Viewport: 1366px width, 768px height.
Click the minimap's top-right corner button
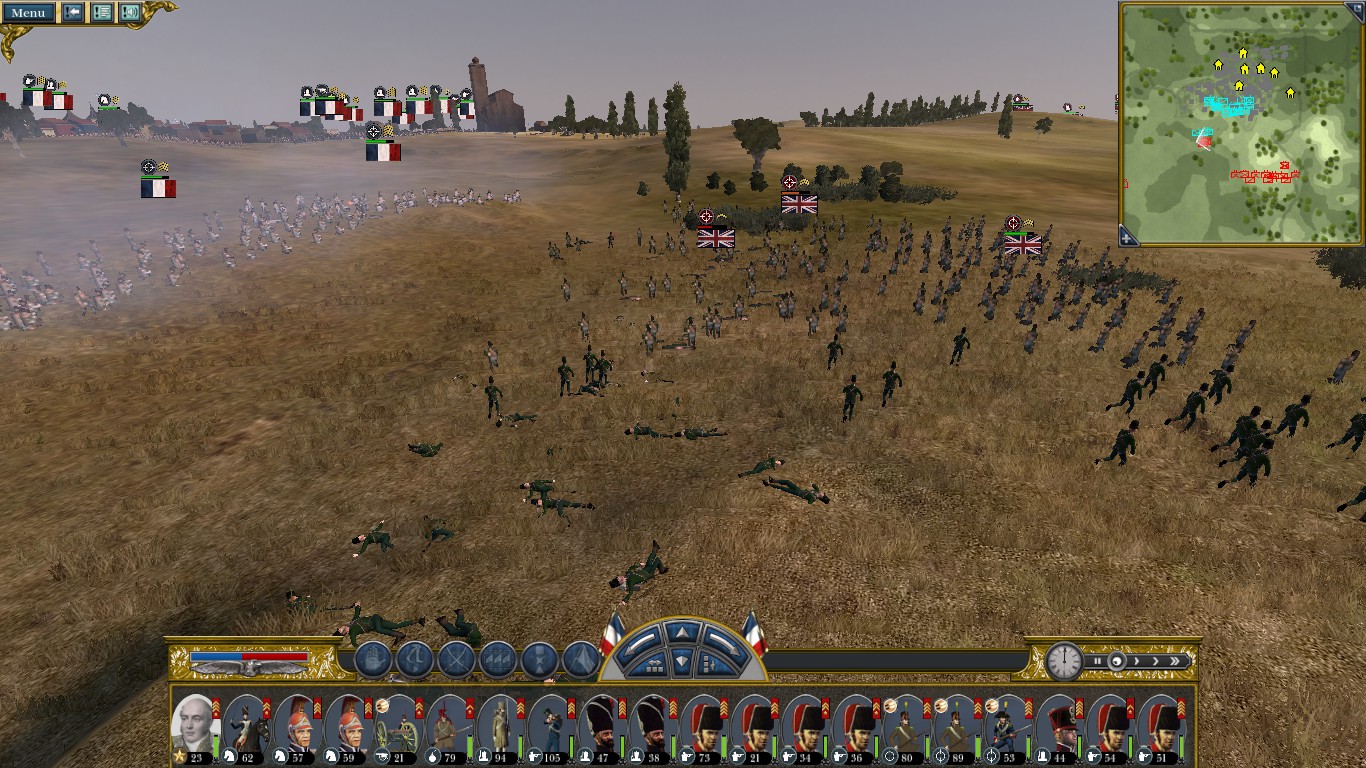(x=1355, y=10)
